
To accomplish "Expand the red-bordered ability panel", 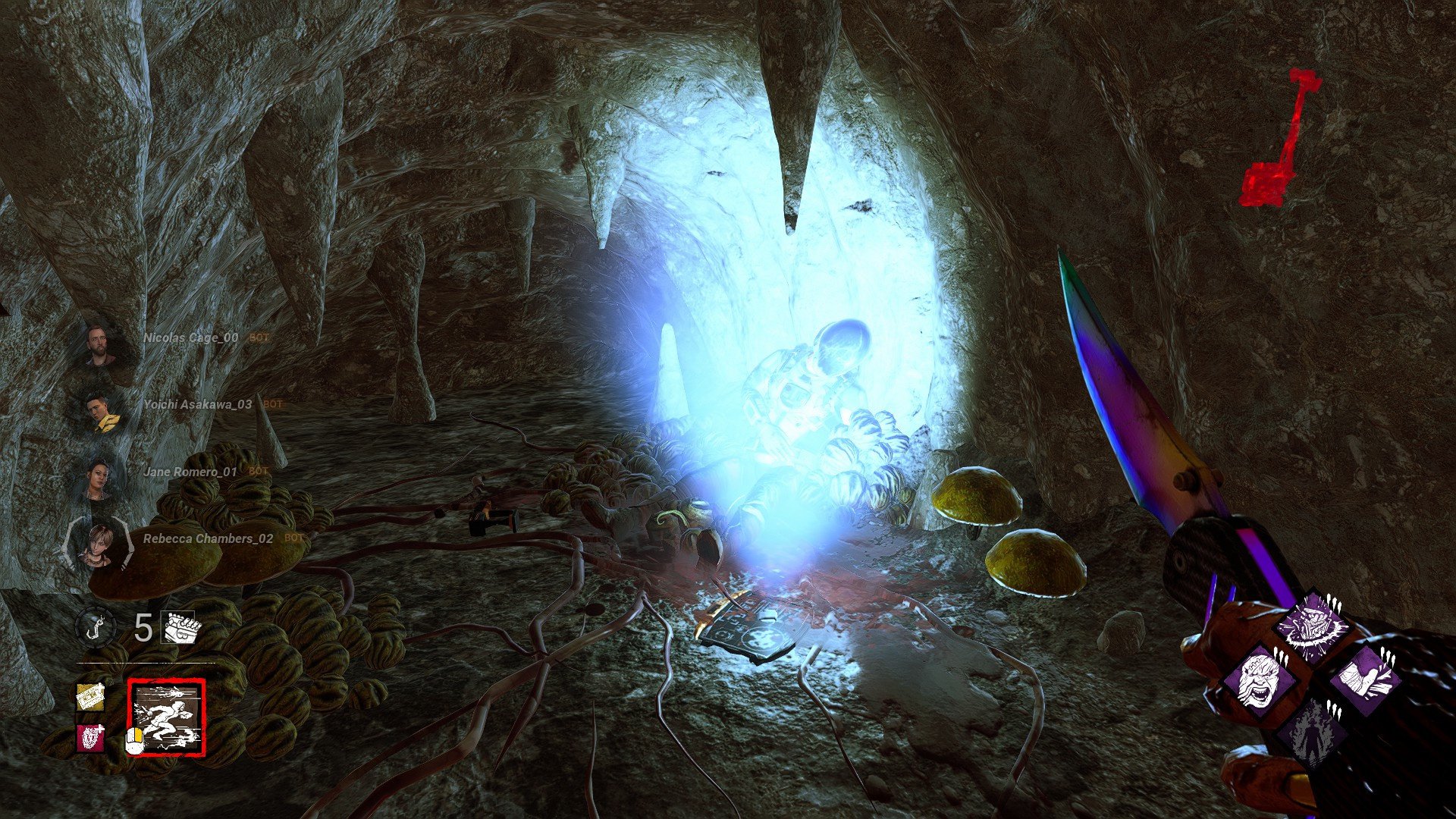I will pyautogui.click(x=167, y=717).
